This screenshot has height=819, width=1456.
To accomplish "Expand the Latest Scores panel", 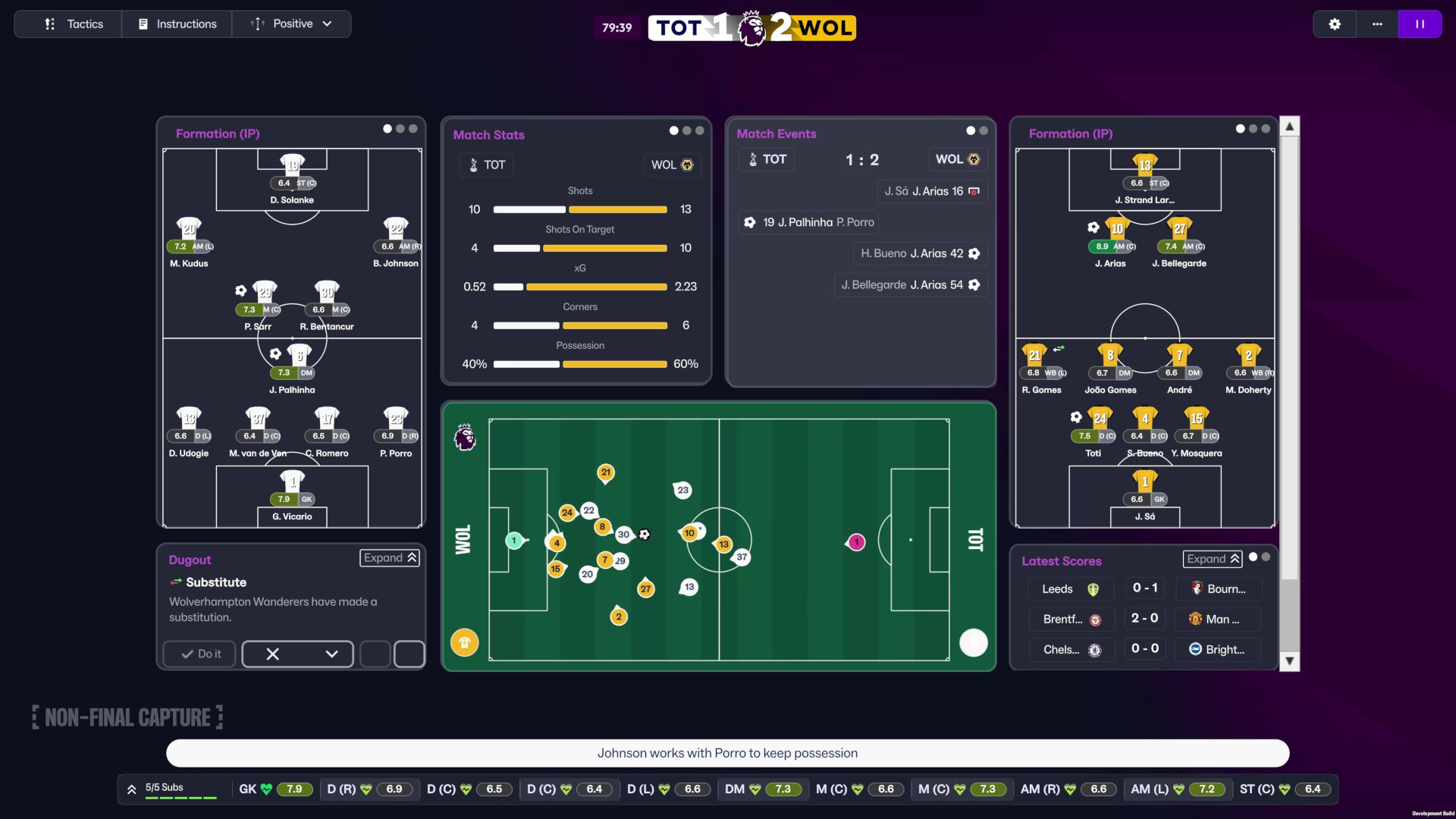I will click(1211, 558).
